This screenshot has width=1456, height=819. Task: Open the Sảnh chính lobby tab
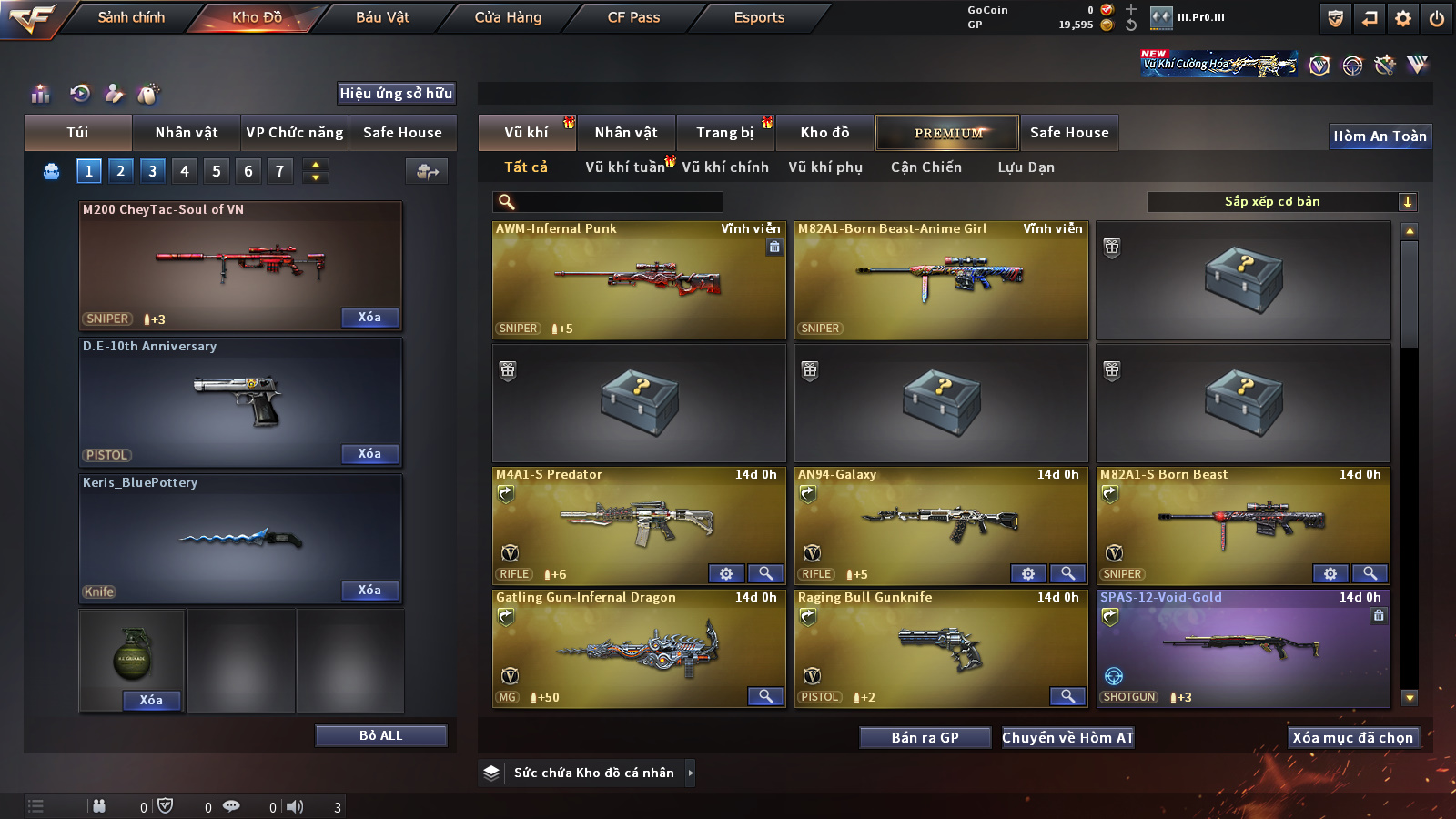point(131,17)
